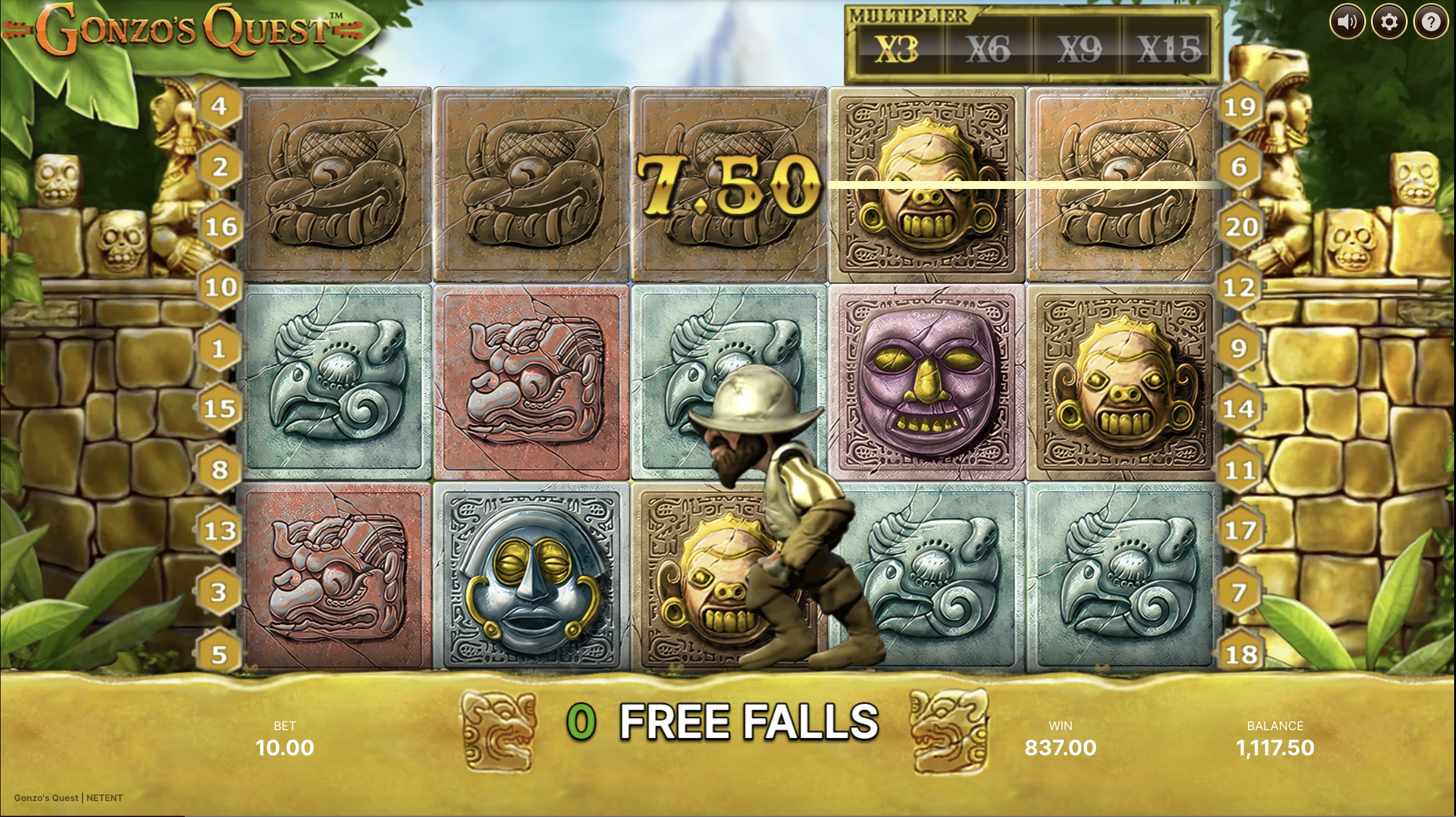Select payline marker number 17
1456x817 pixels.
pos(1240,530)
